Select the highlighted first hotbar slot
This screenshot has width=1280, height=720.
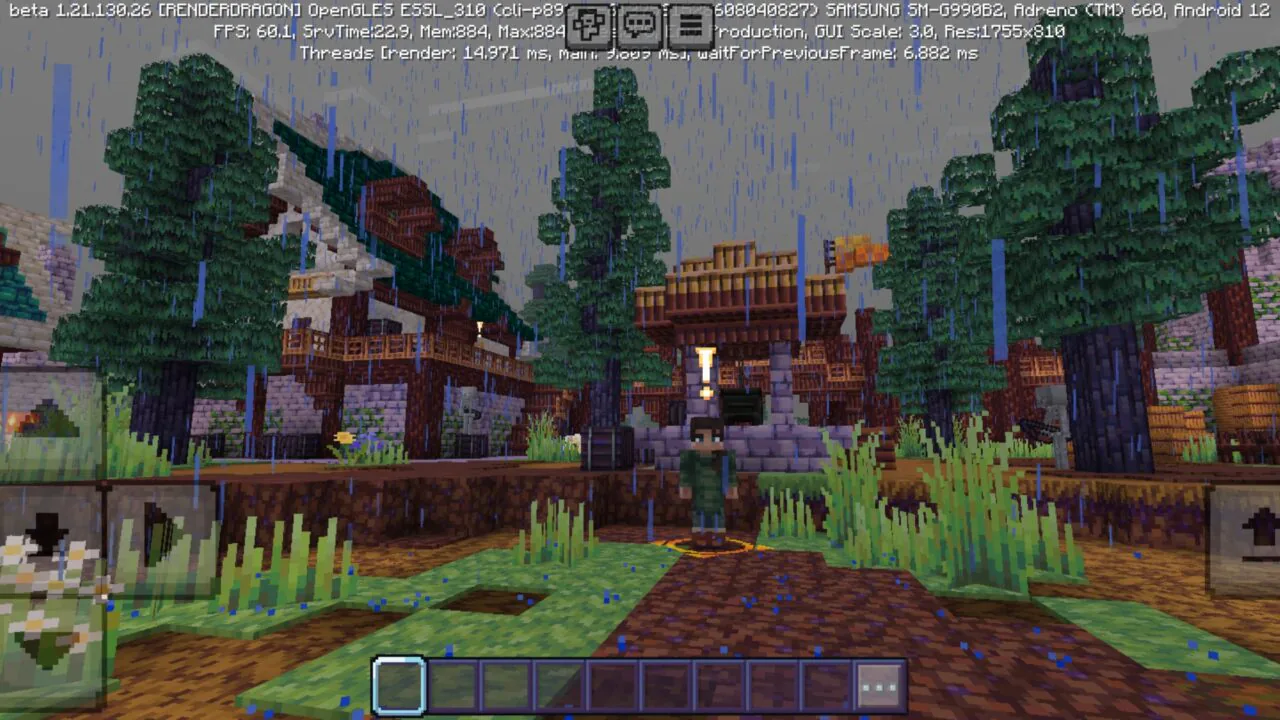[x=399, y=686]
